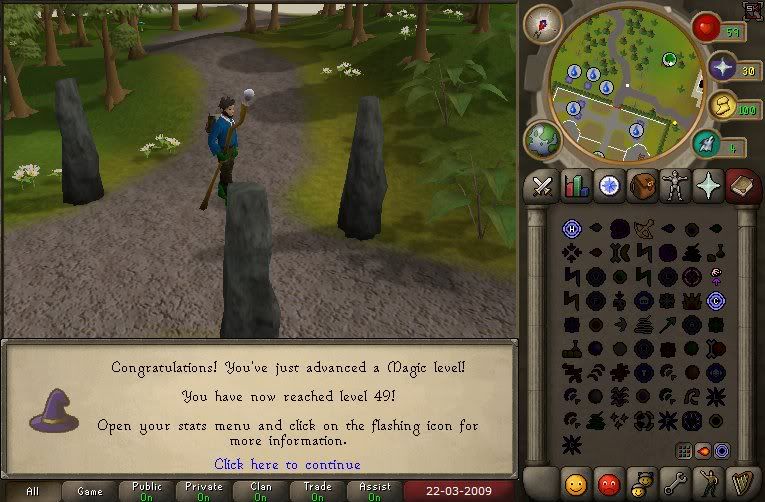
Task: Toggle the Trade chat filter
Action: (x=318, y=491)
